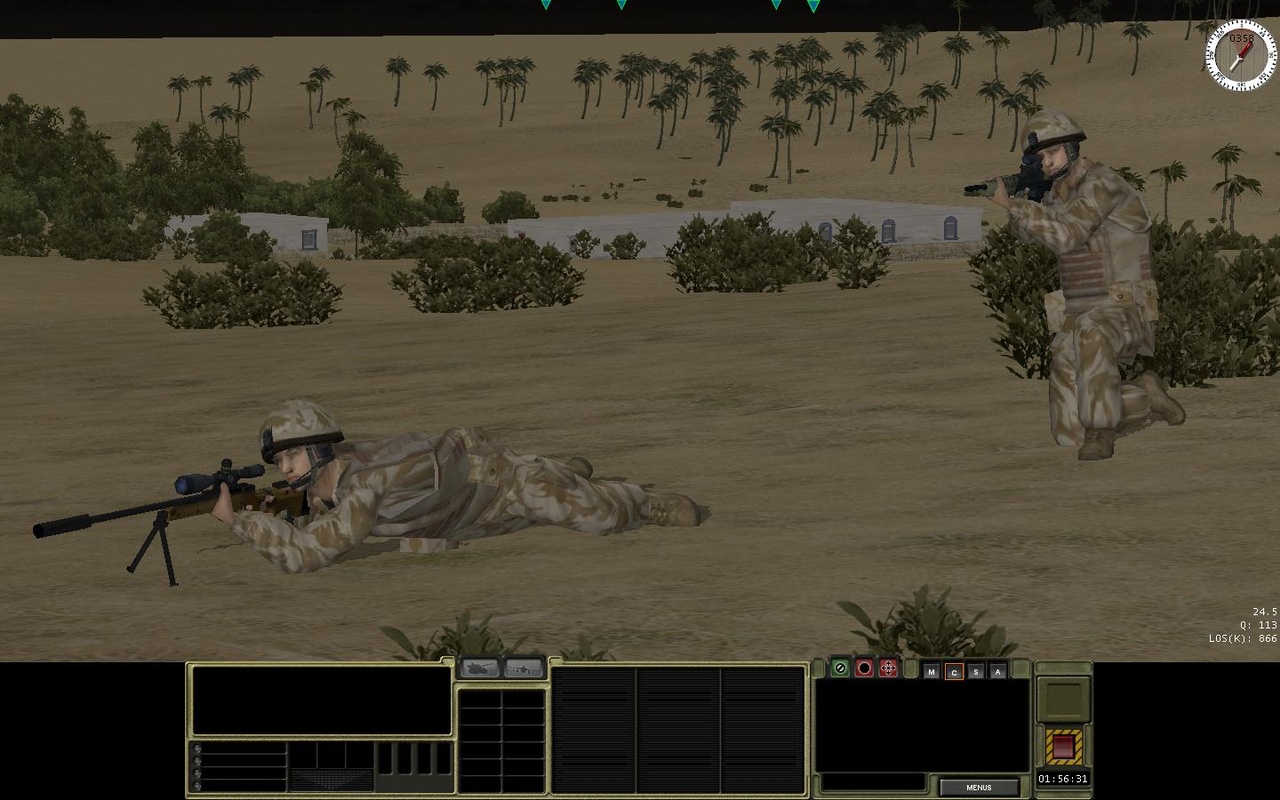Viewport: 1280px width, 800px height.
Task: Select the tank silhouette icon above the unit panel
Action: pos(480,668)
